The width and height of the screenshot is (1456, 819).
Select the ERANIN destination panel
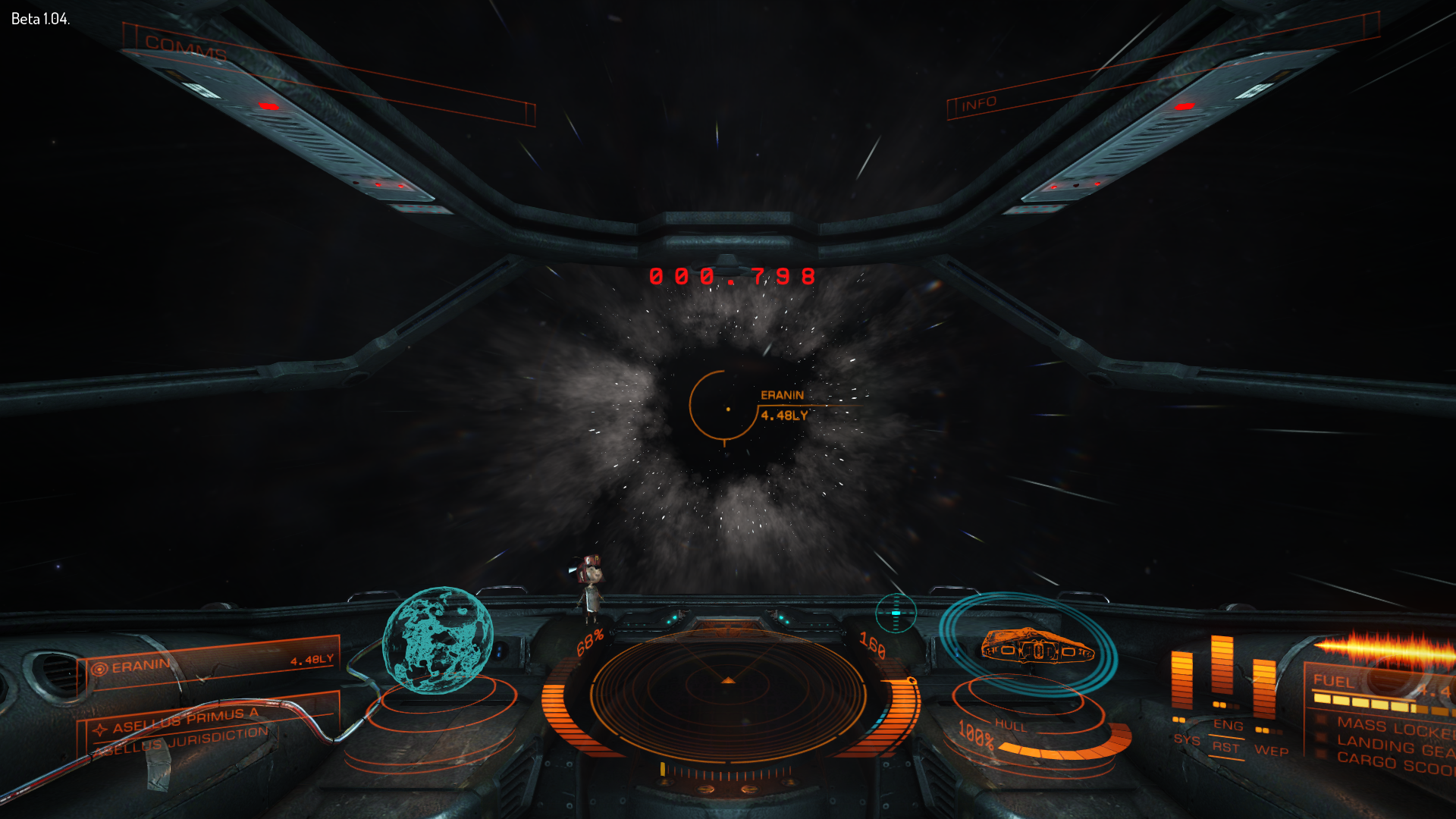[x=212, y=664]
